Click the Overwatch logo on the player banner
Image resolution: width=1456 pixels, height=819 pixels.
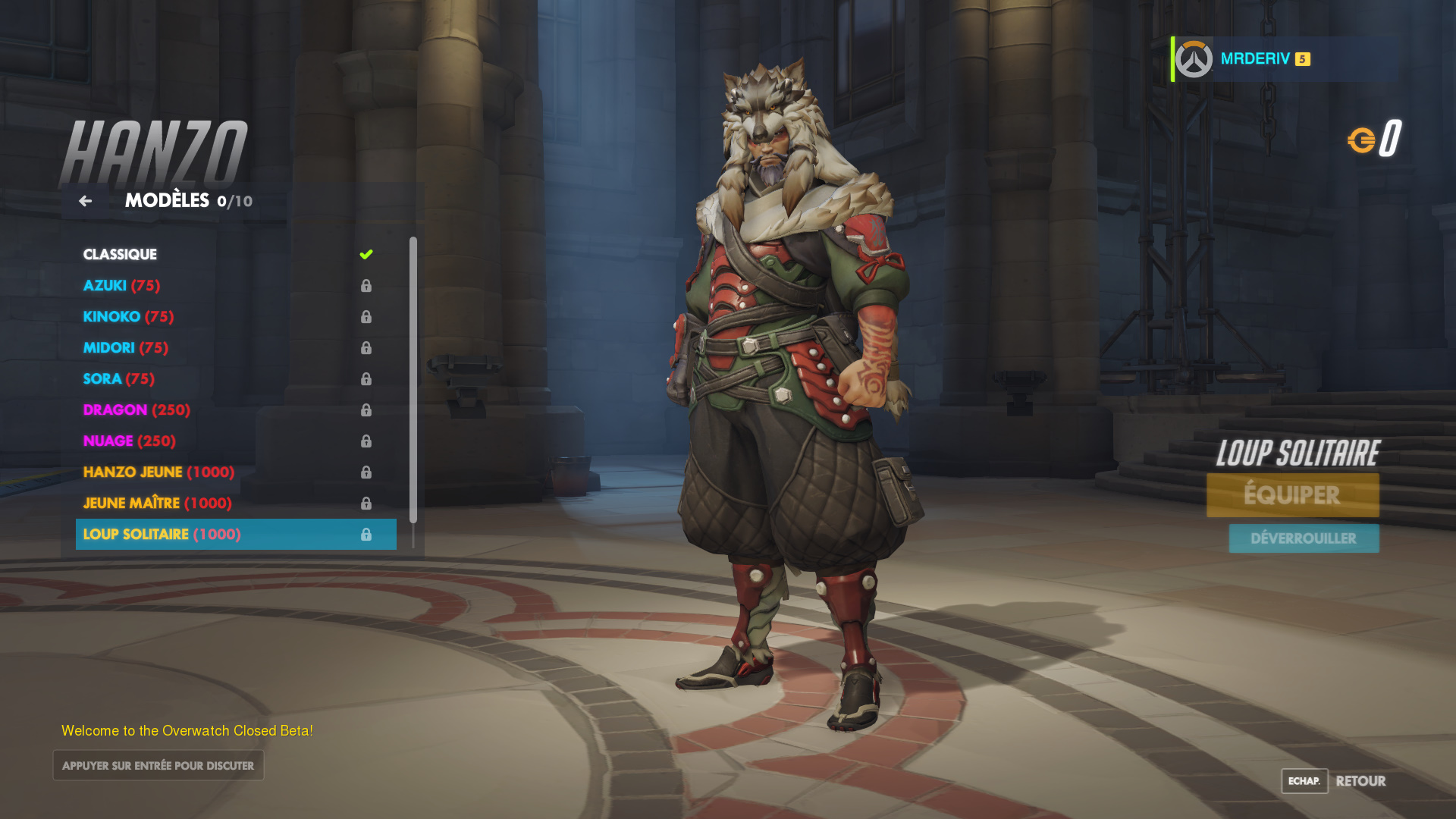click(x=1193, y=58)
